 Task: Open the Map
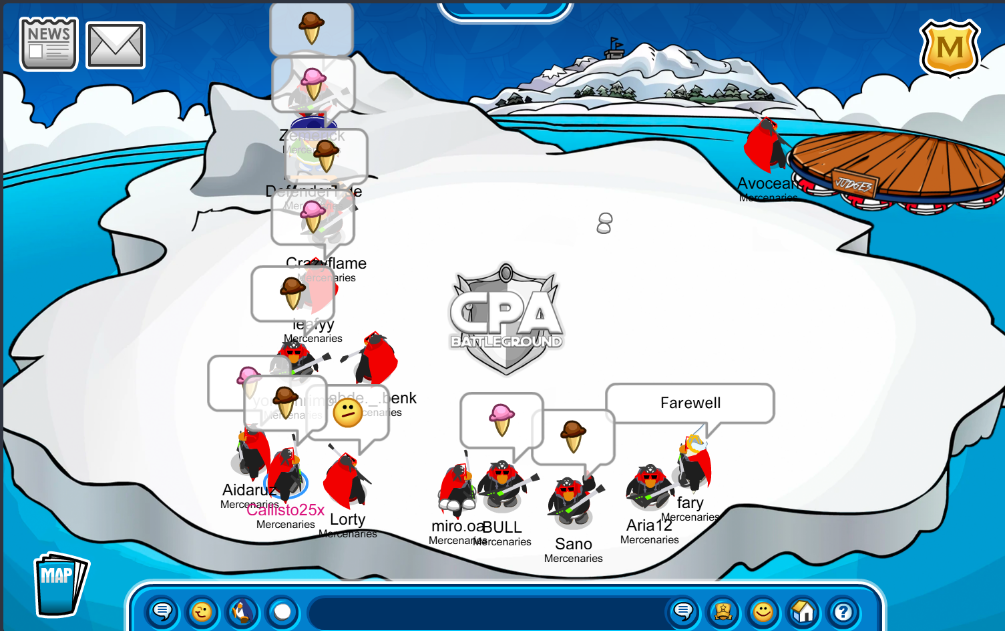coord(60,584)
